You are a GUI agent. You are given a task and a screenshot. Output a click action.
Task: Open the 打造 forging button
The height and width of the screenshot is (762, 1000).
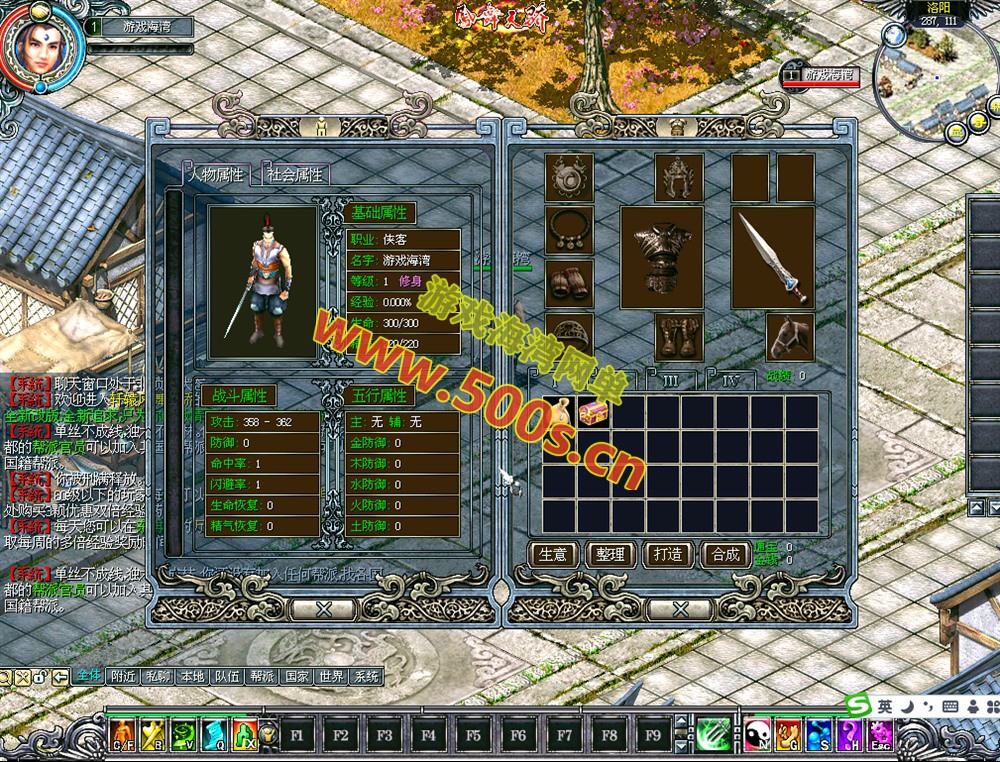tap(667, 554)
